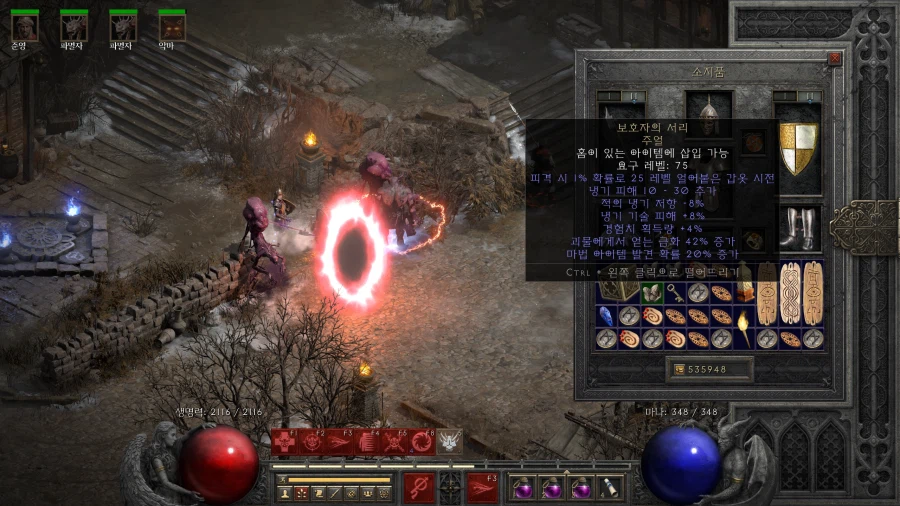
Task: Open the right mouse skill selector
Action: click(x=483, y=487)
